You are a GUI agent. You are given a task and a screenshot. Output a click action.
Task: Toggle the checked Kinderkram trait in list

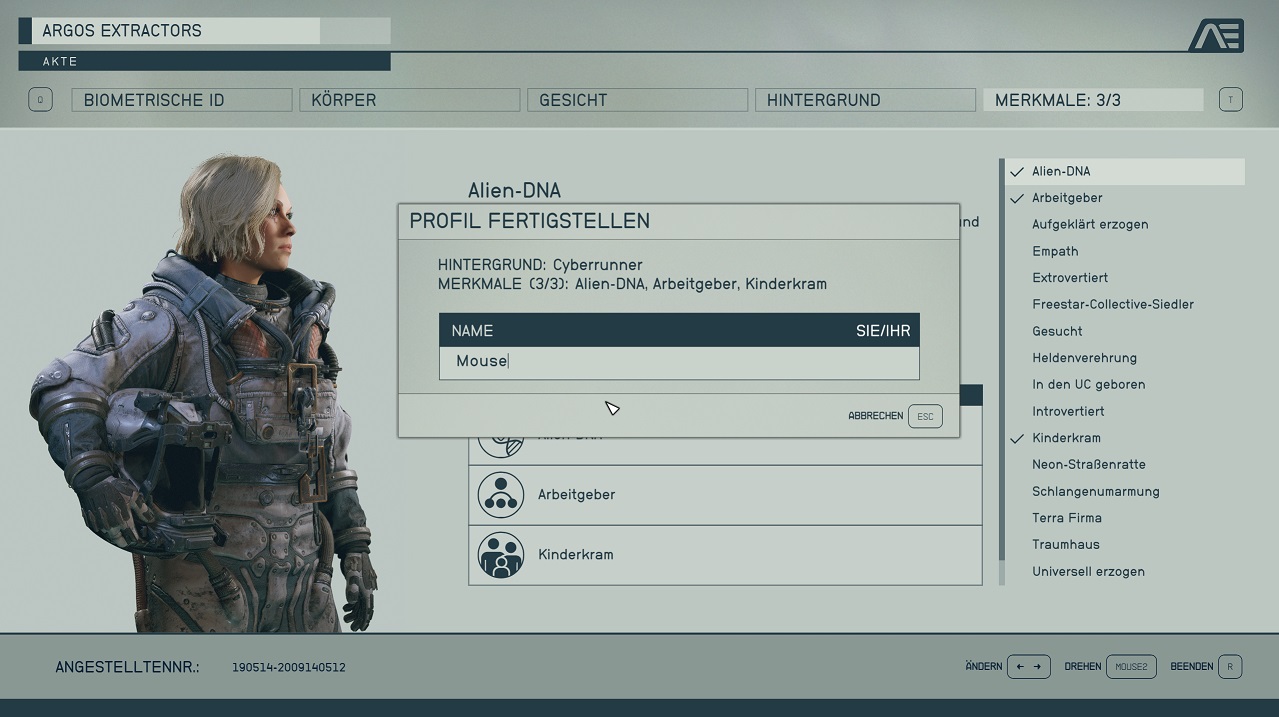[1066, 438]
